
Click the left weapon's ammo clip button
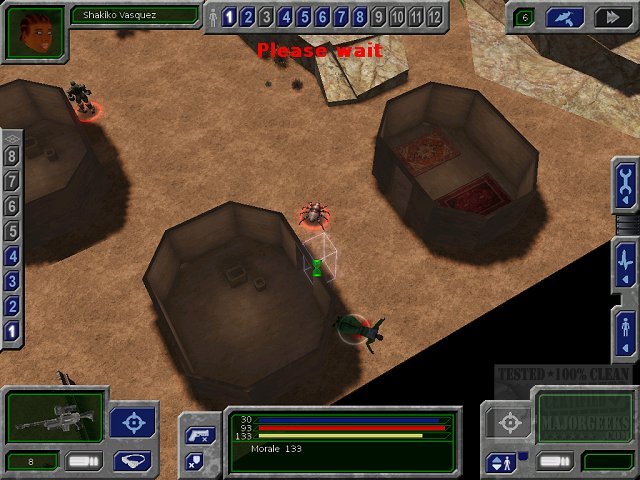(x=84, y=461)
